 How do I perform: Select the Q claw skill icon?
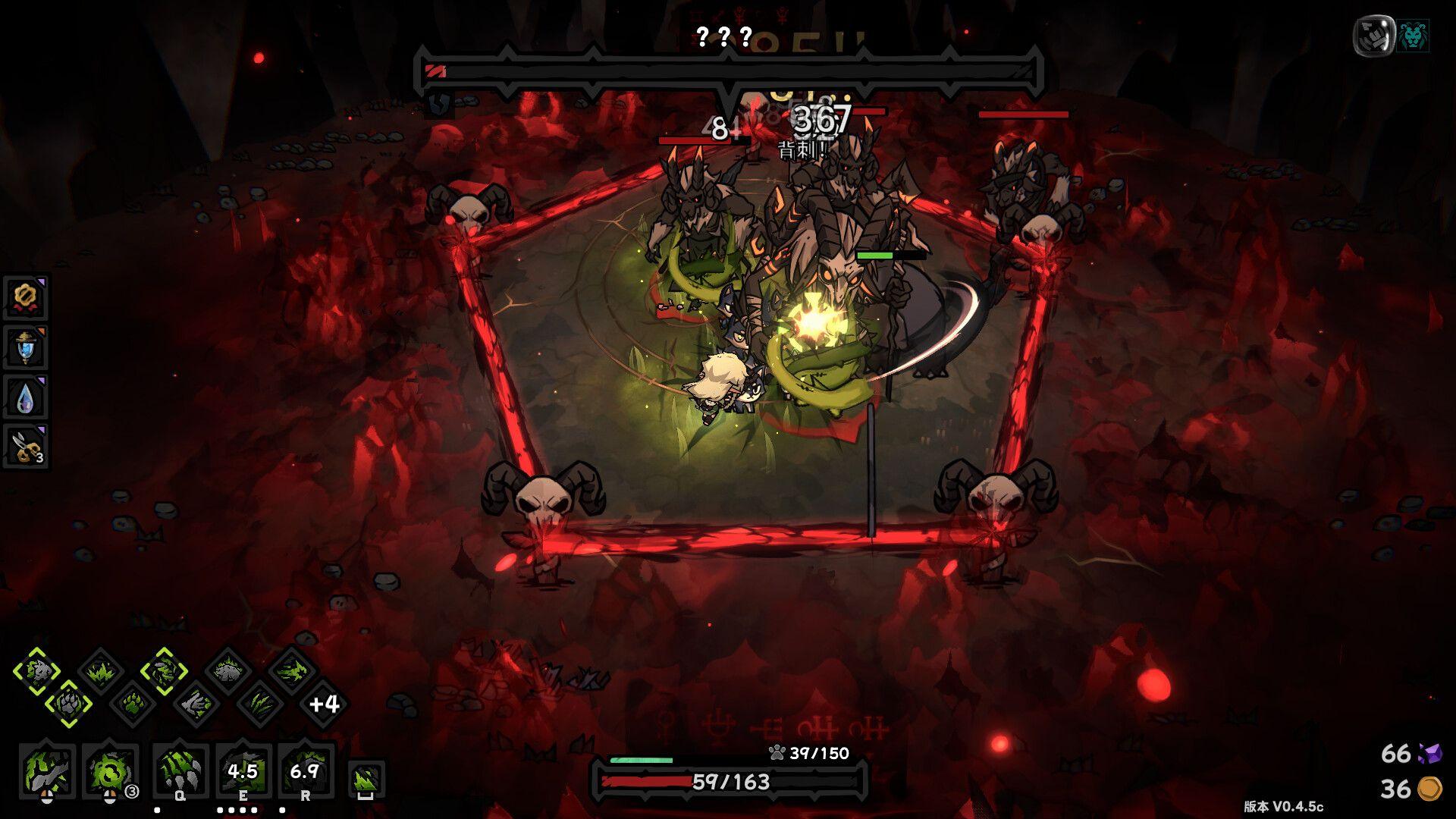(x=180, y=773)
